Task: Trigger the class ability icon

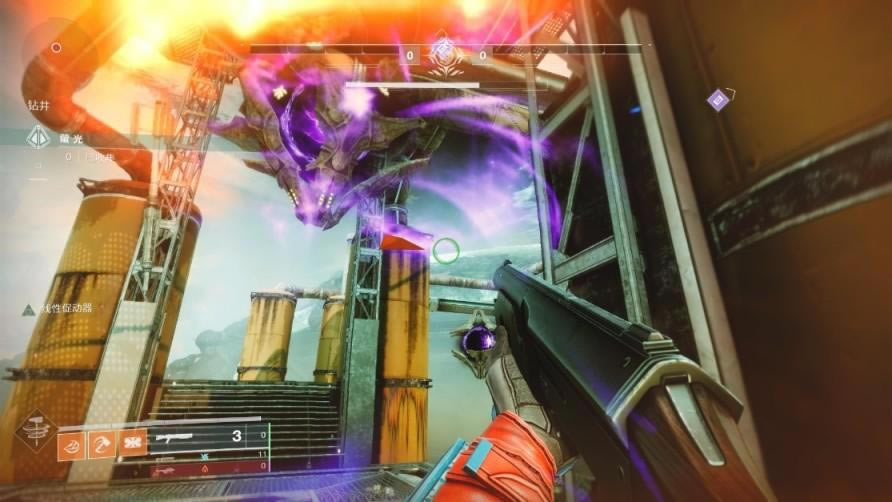Action: [x=132, y=443]
